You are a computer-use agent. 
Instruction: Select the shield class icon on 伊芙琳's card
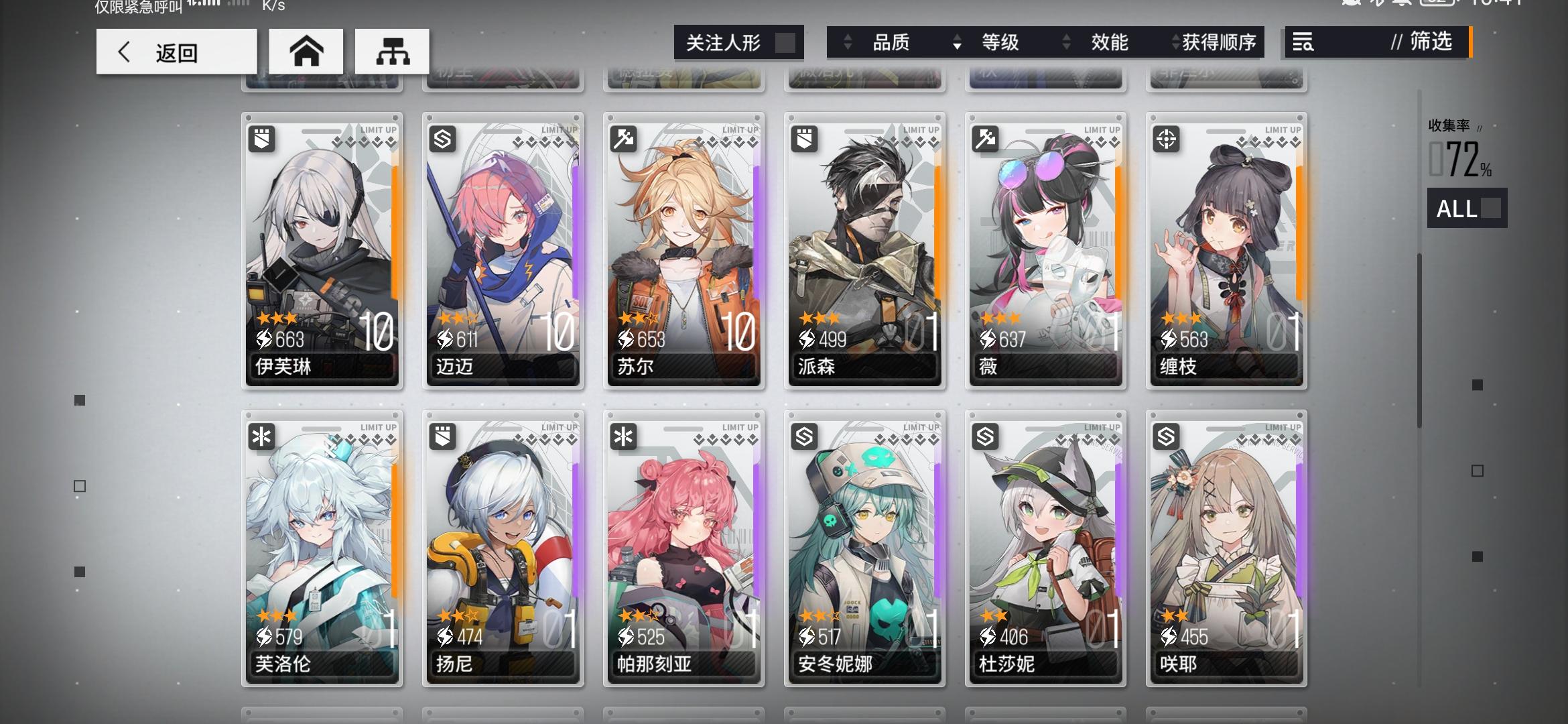coord(263,139)
